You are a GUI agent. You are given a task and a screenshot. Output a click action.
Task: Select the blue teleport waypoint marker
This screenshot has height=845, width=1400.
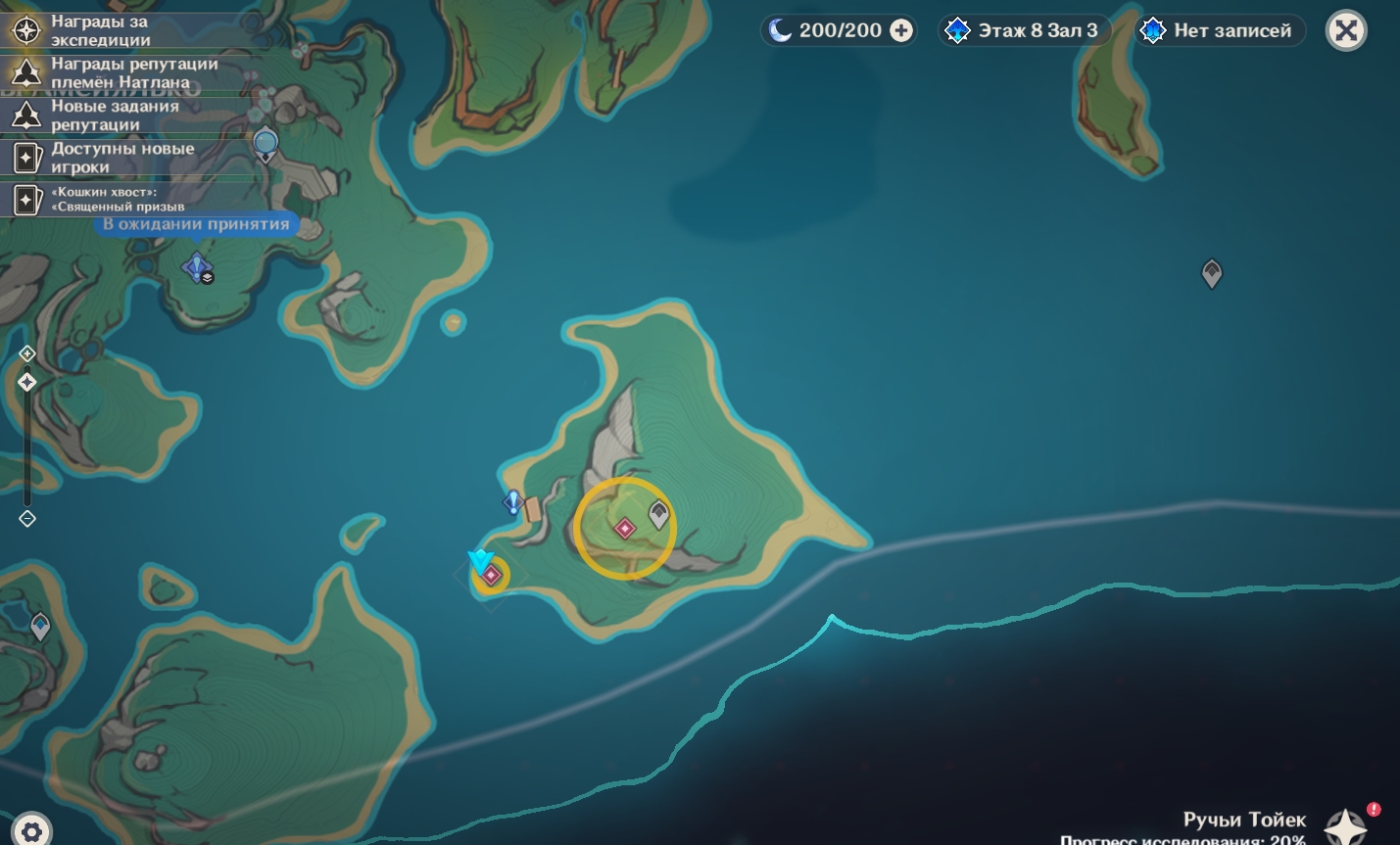pos(197,266)
